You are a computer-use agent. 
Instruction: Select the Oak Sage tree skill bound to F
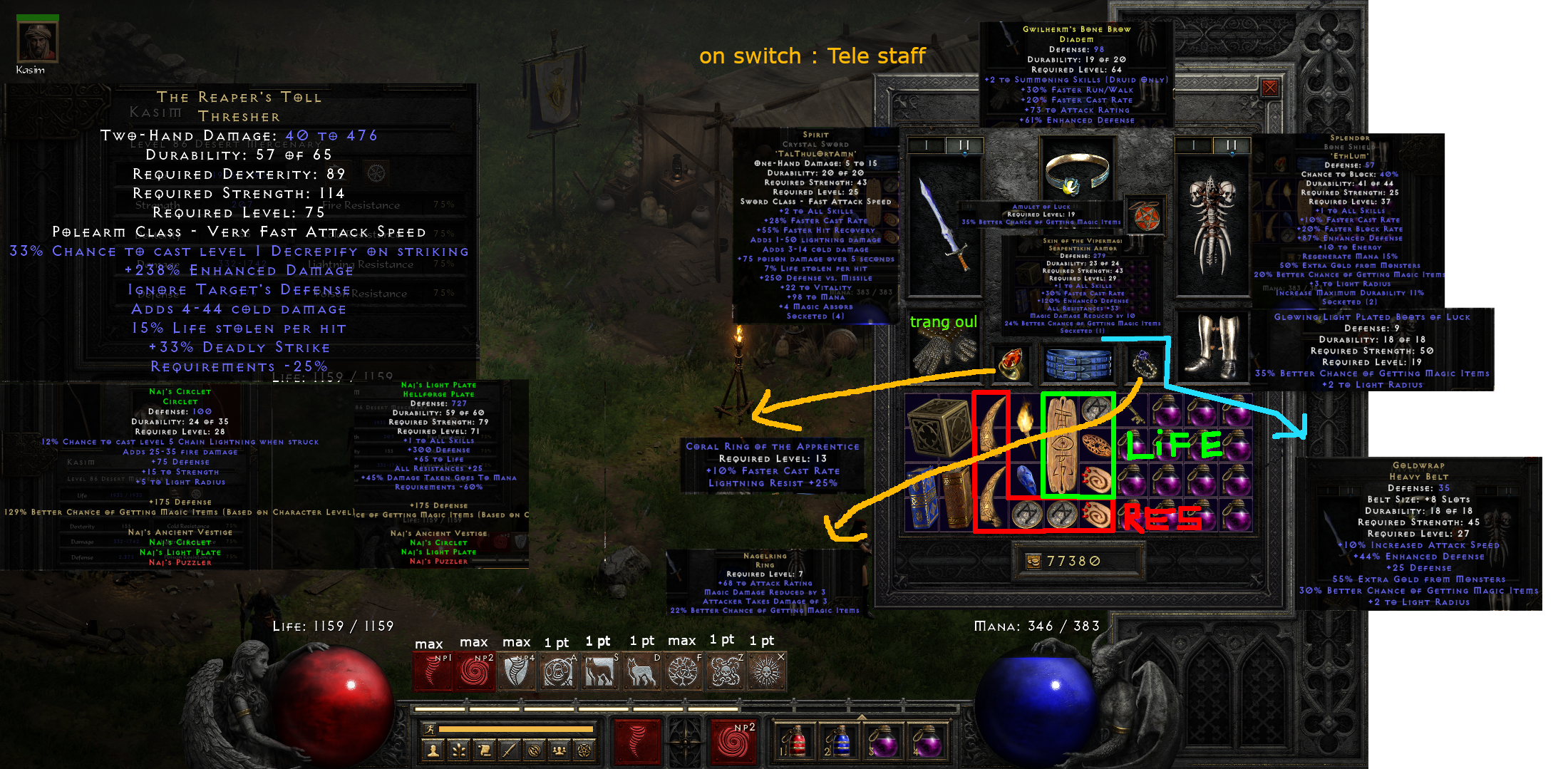tap(685, 670)
